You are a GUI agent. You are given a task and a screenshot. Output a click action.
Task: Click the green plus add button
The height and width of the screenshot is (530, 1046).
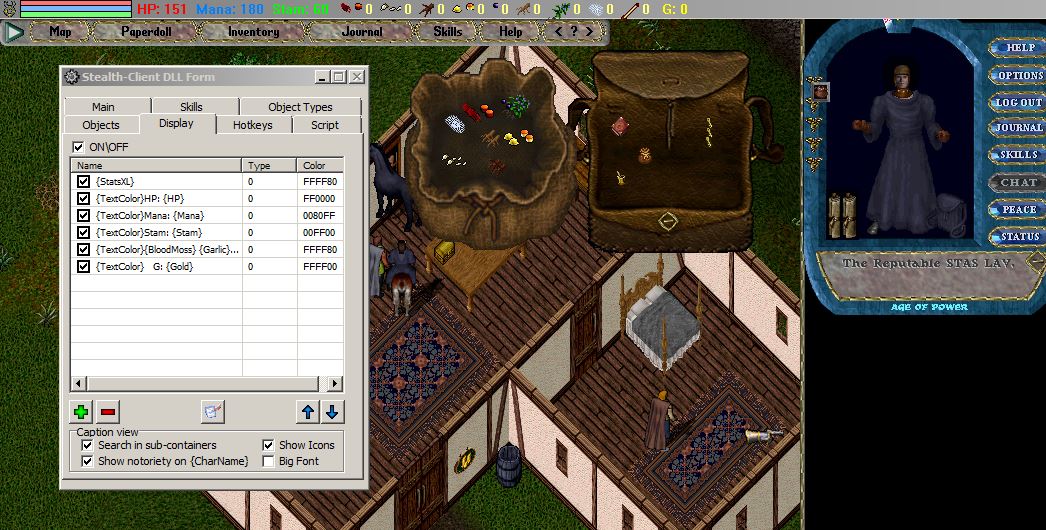(81, 411)
